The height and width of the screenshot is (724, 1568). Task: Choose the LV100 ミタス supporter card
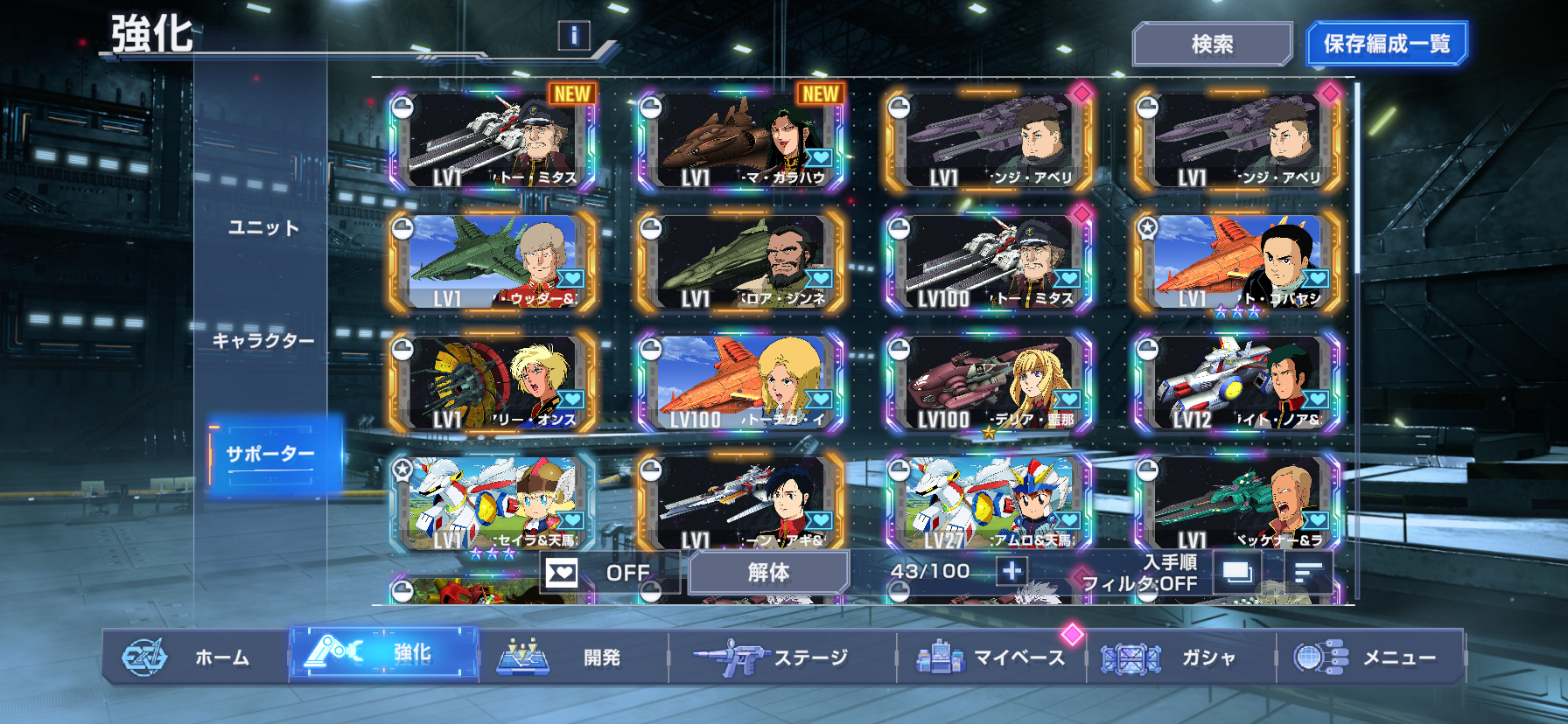click(x=989, y=261)
